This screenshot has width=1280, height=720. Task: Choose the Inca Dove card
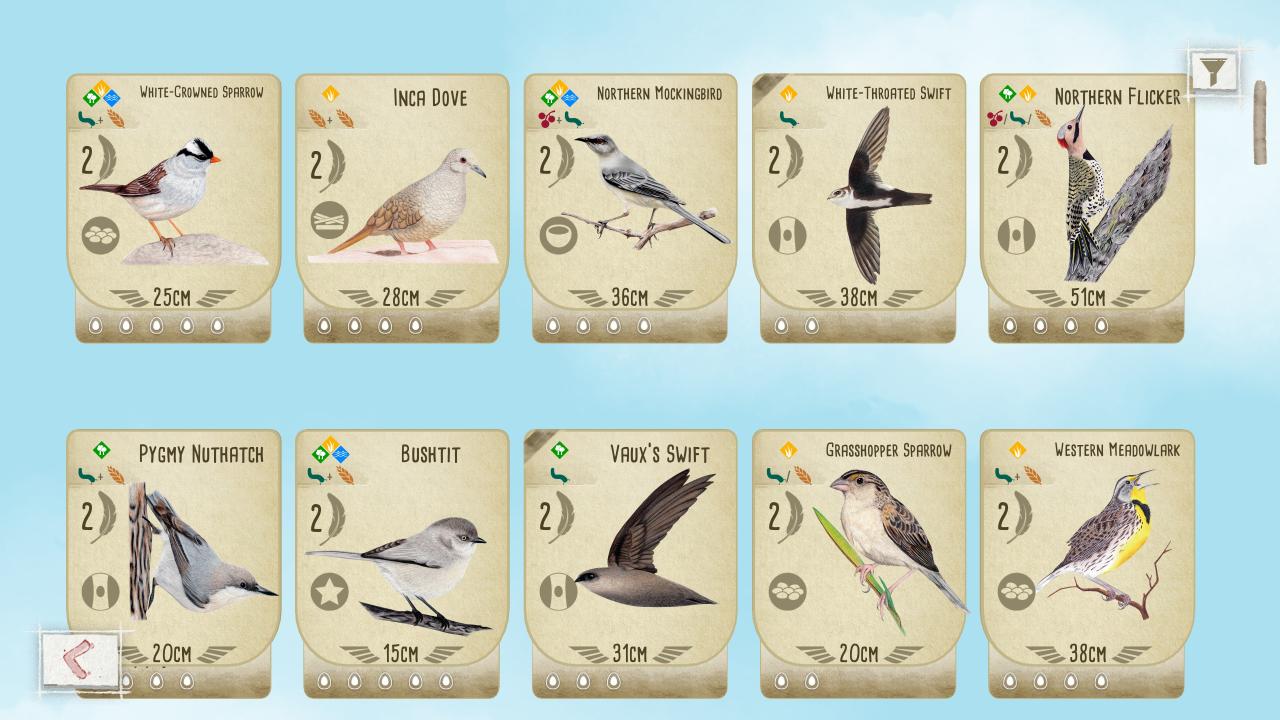point(401,200)
